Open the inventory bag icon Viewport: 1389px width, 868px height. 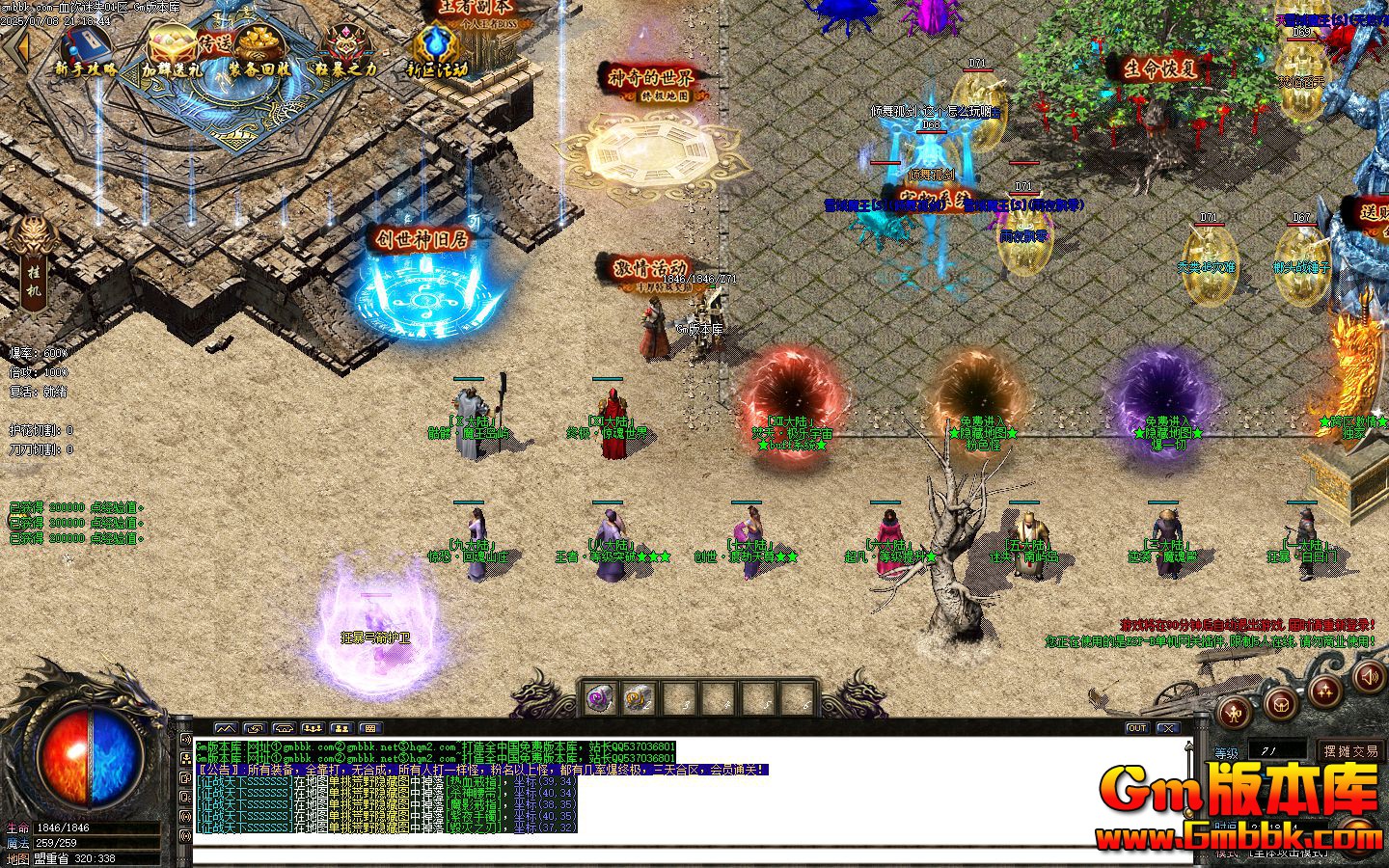(x=1278, y=706)
